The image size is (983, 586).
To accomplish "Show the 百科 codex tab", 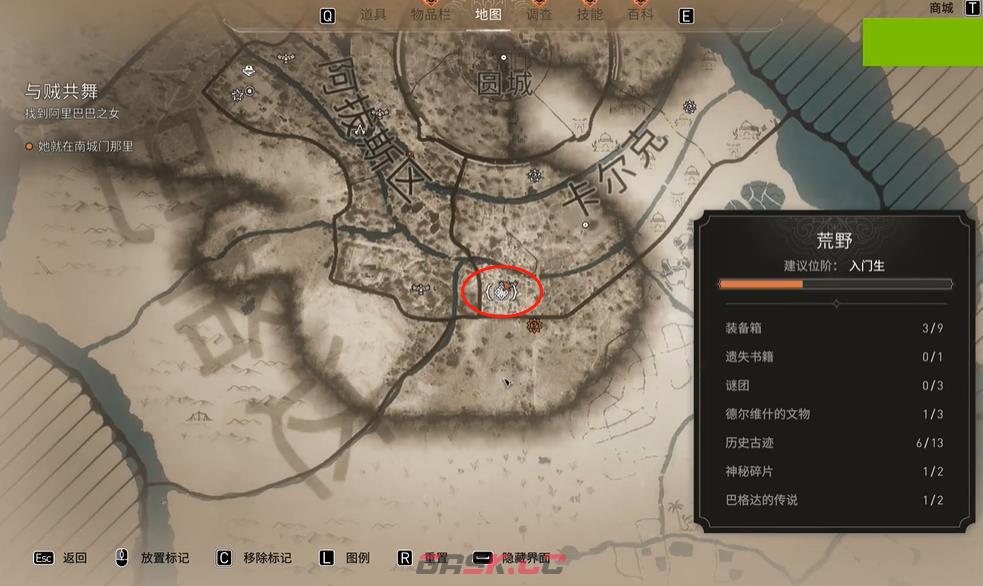I will tap(640, 15).
